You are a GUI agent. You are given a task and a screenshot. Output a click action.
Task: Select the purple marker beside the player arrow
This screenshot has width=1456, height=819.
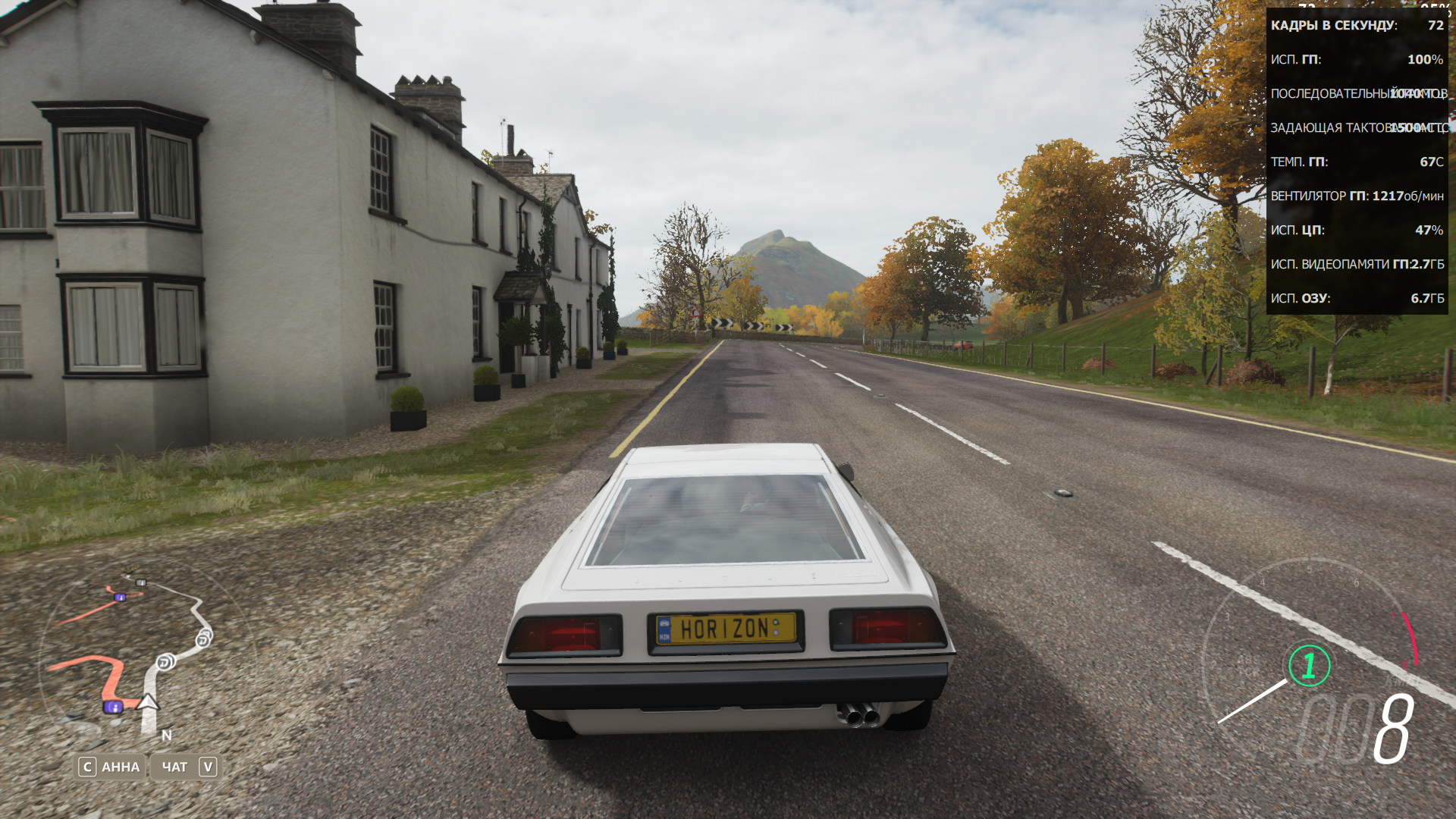[x=113, y=708]
